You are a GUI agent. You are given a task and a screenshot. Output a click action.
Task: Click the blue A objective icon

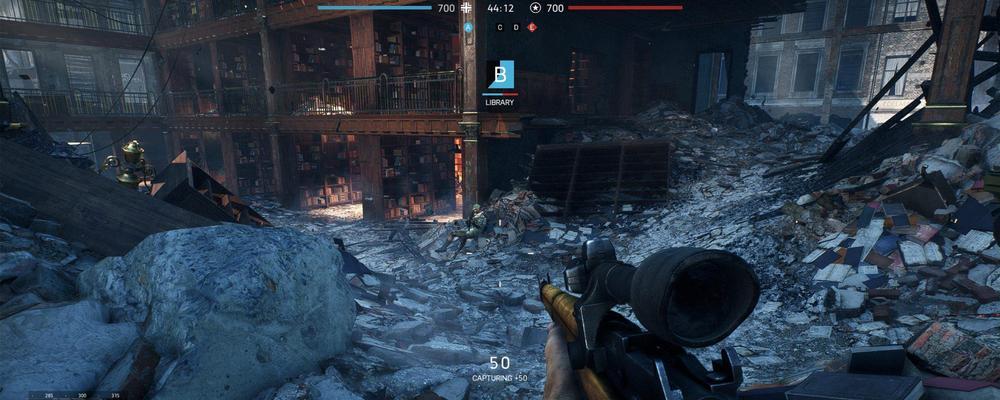(x=468, y=27)
